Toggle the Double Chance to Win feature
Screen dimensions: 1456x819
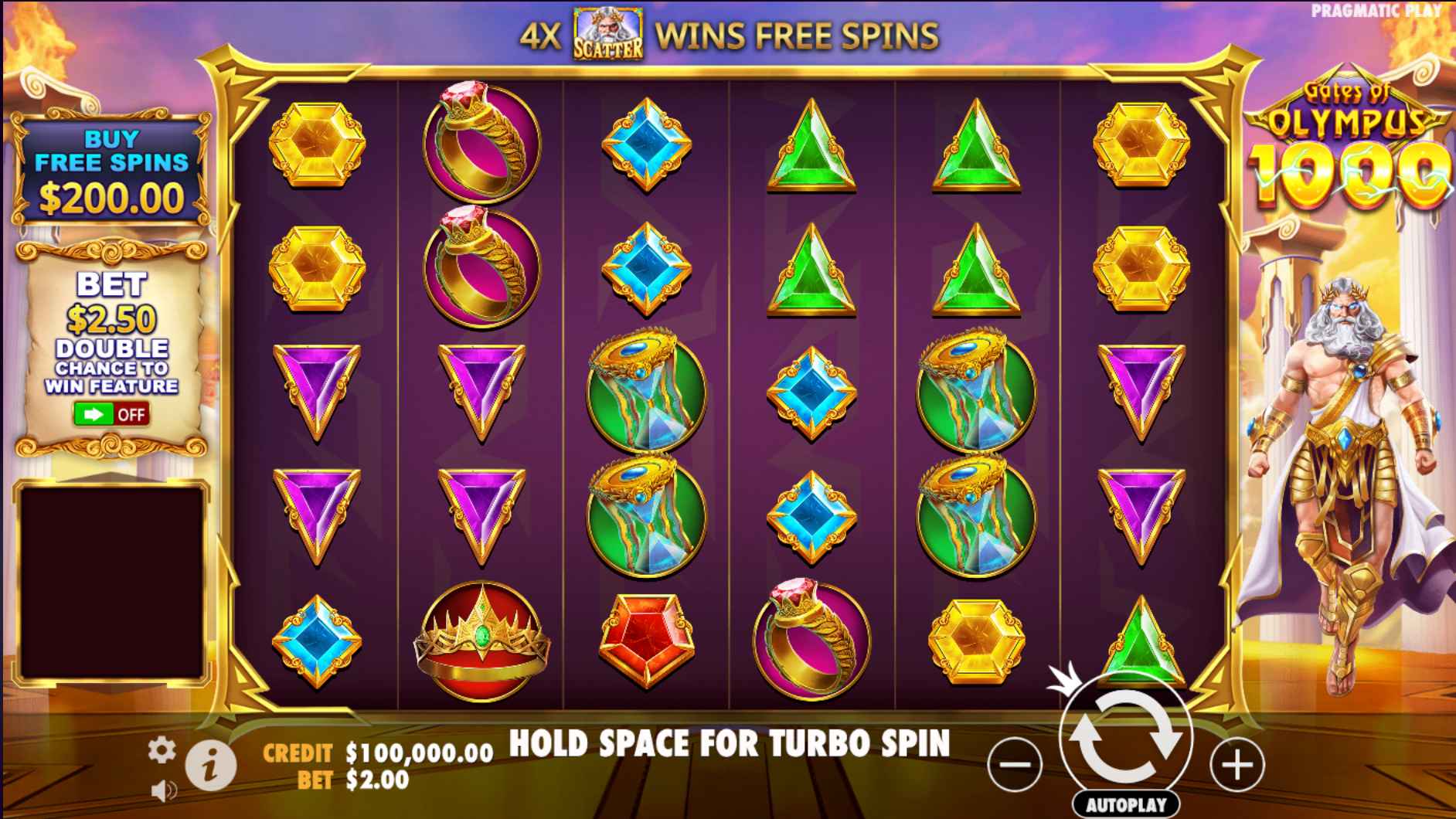click(x=111, y=414)
